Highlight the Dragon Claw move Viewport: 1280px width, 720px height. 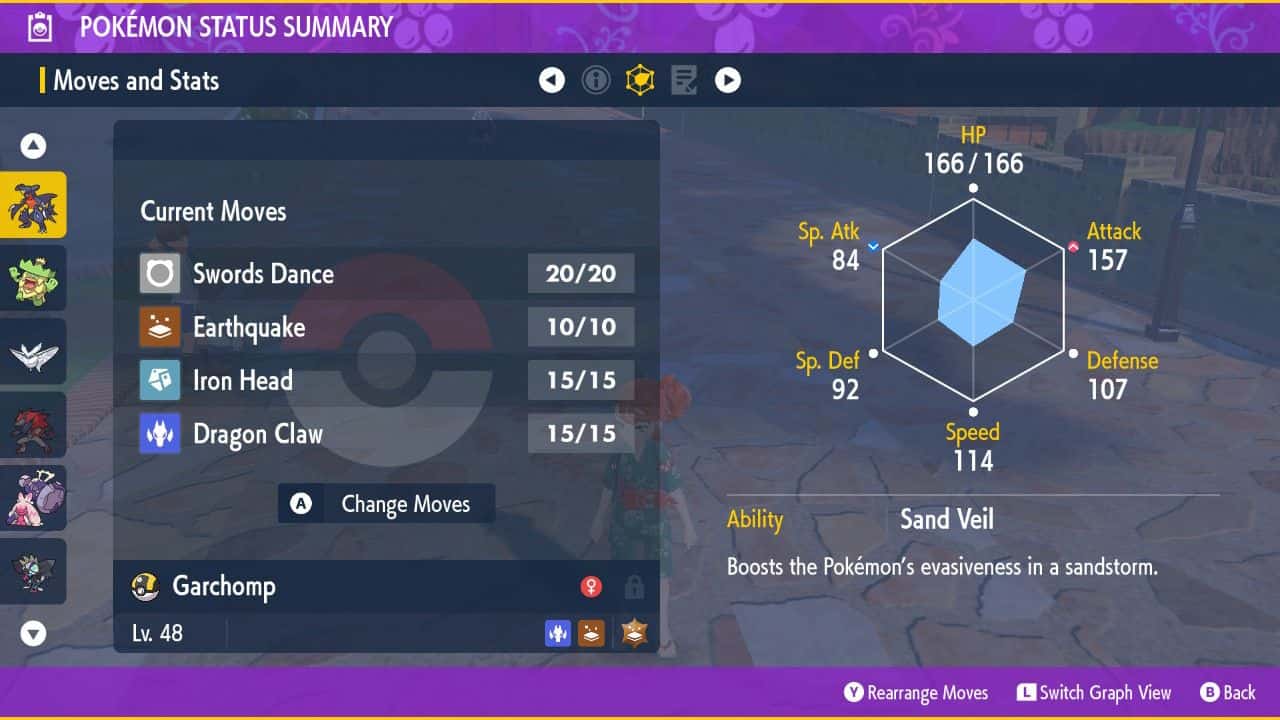tap(386, 434)
